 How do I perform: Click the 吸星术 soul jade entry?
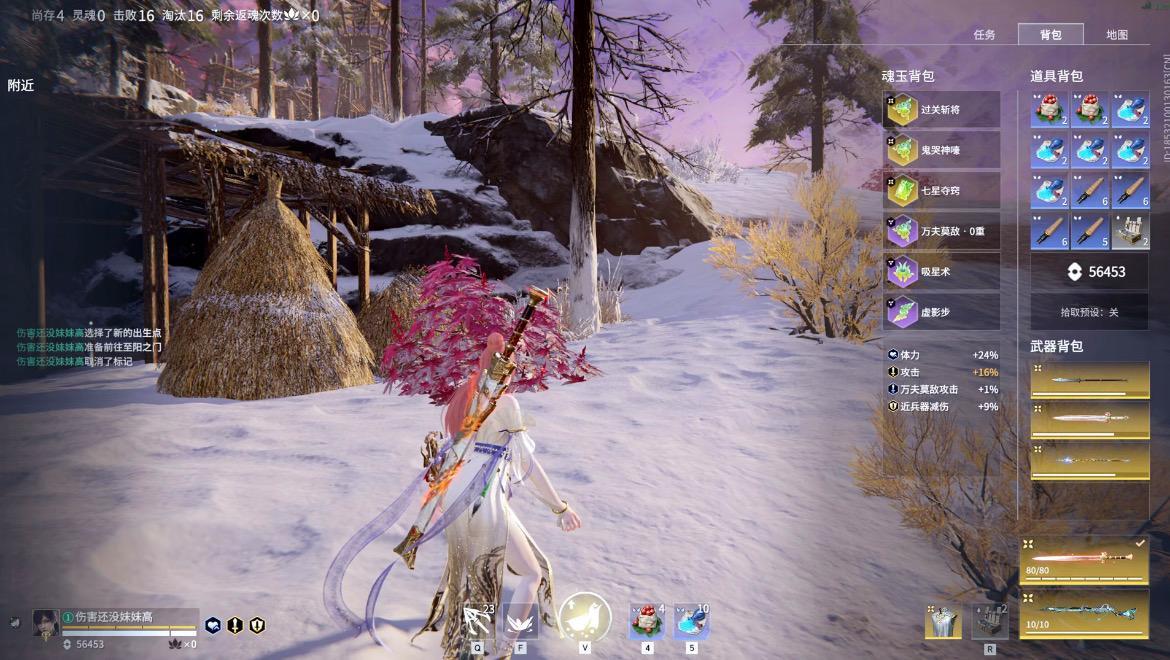[x=941, y=271]
